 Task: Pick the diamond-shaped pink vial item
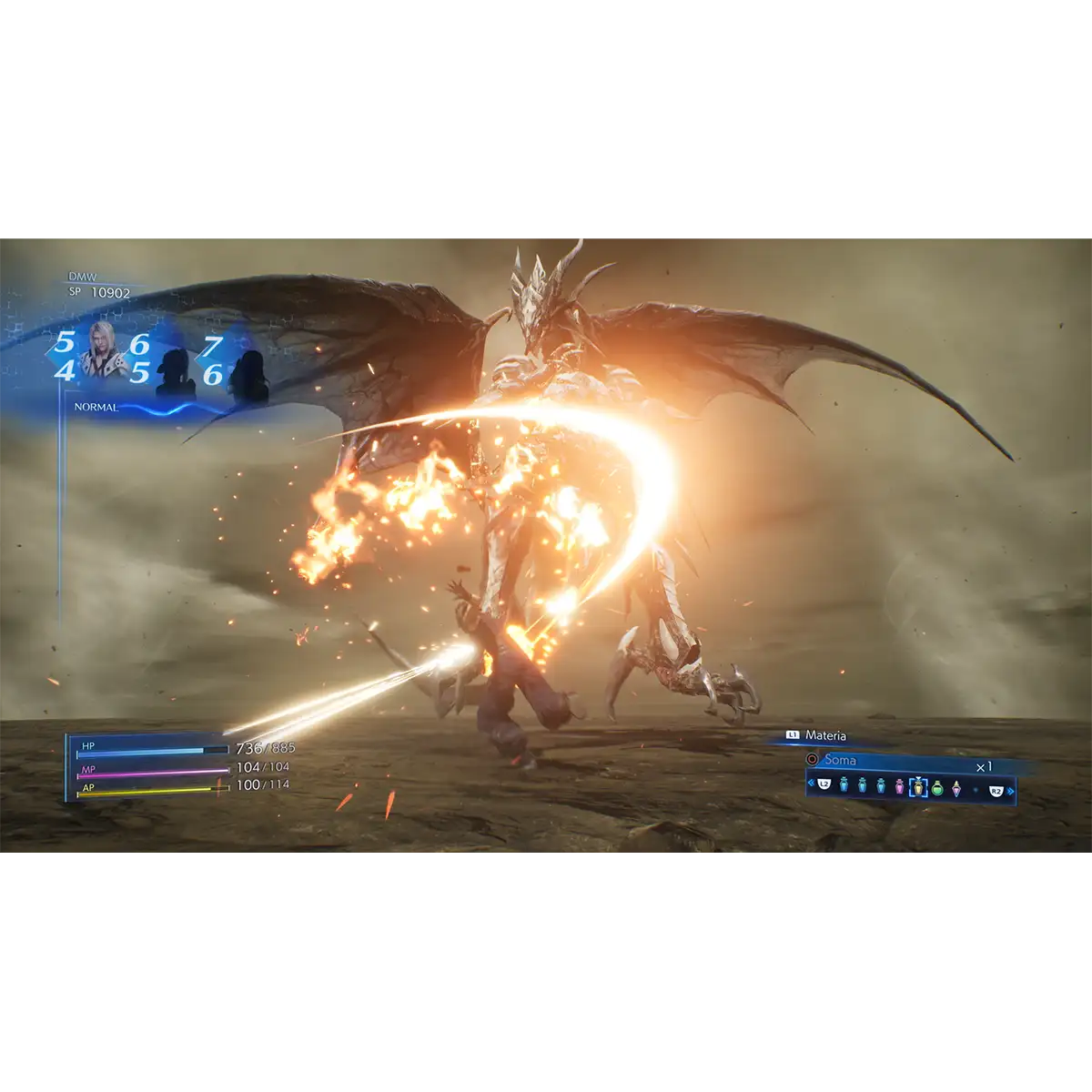click(x=956, y=787)
